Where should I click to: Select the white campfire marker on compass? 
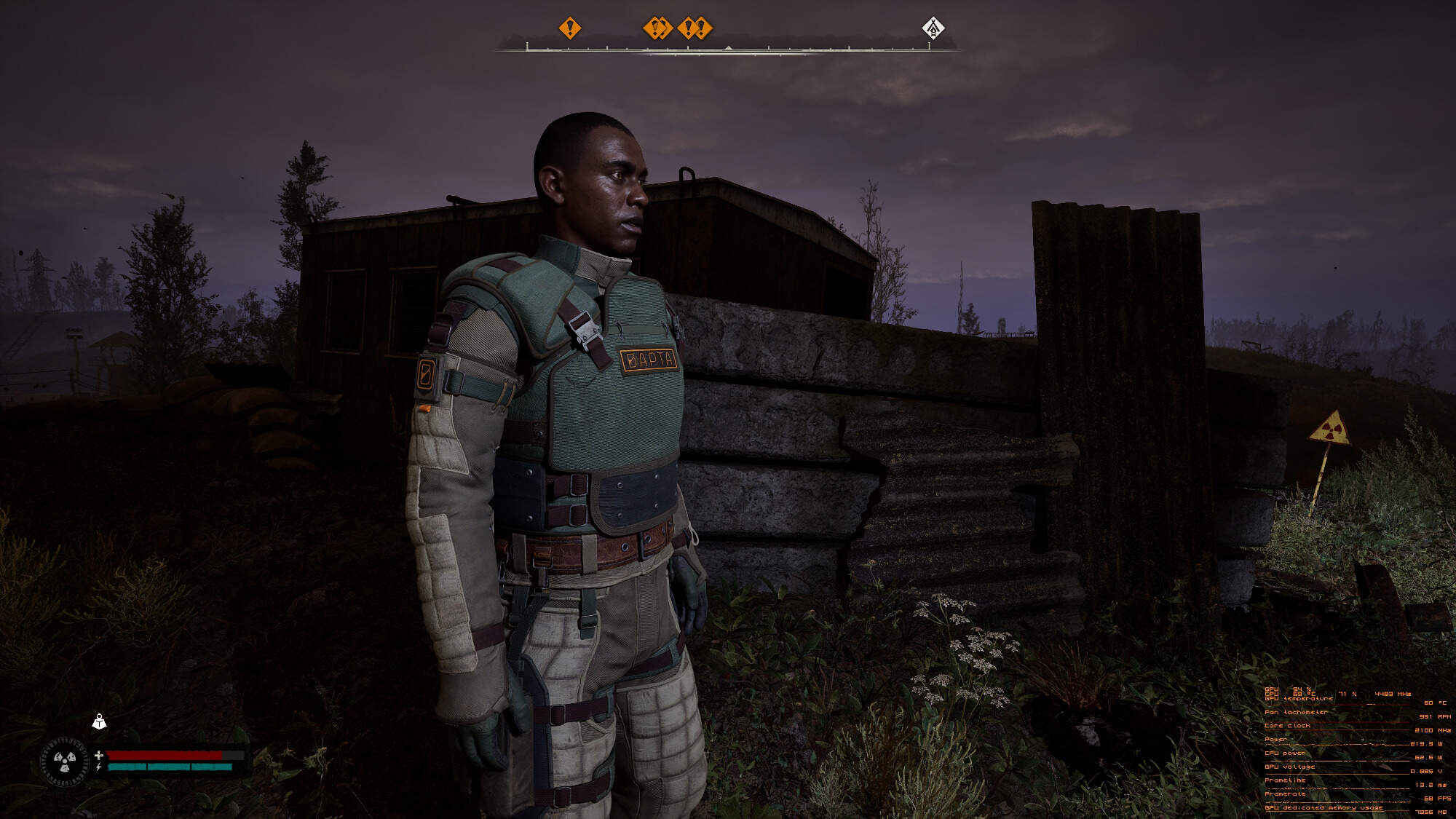click(933, 28)
